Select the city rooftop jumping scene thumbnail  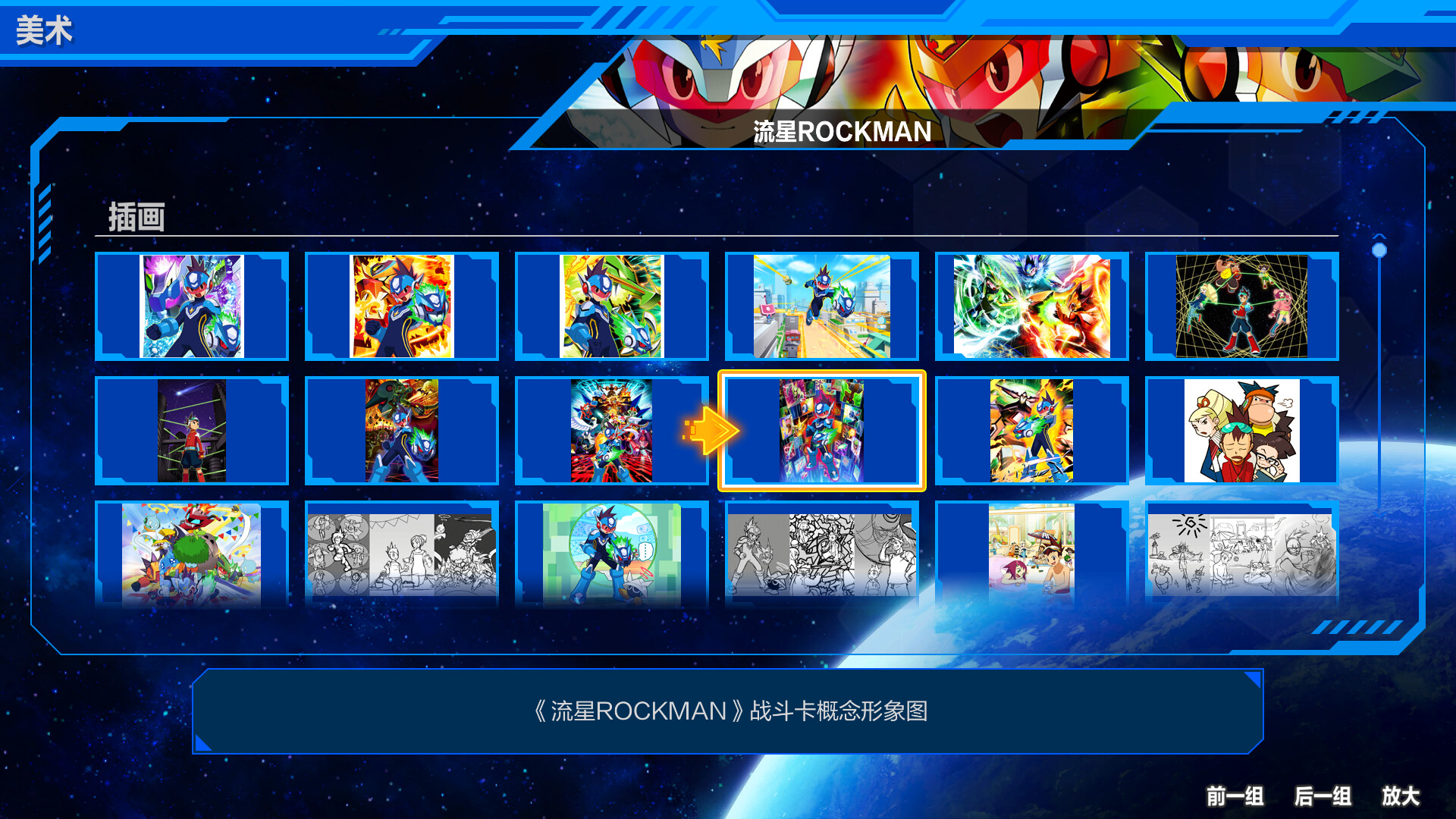point(821,306)
